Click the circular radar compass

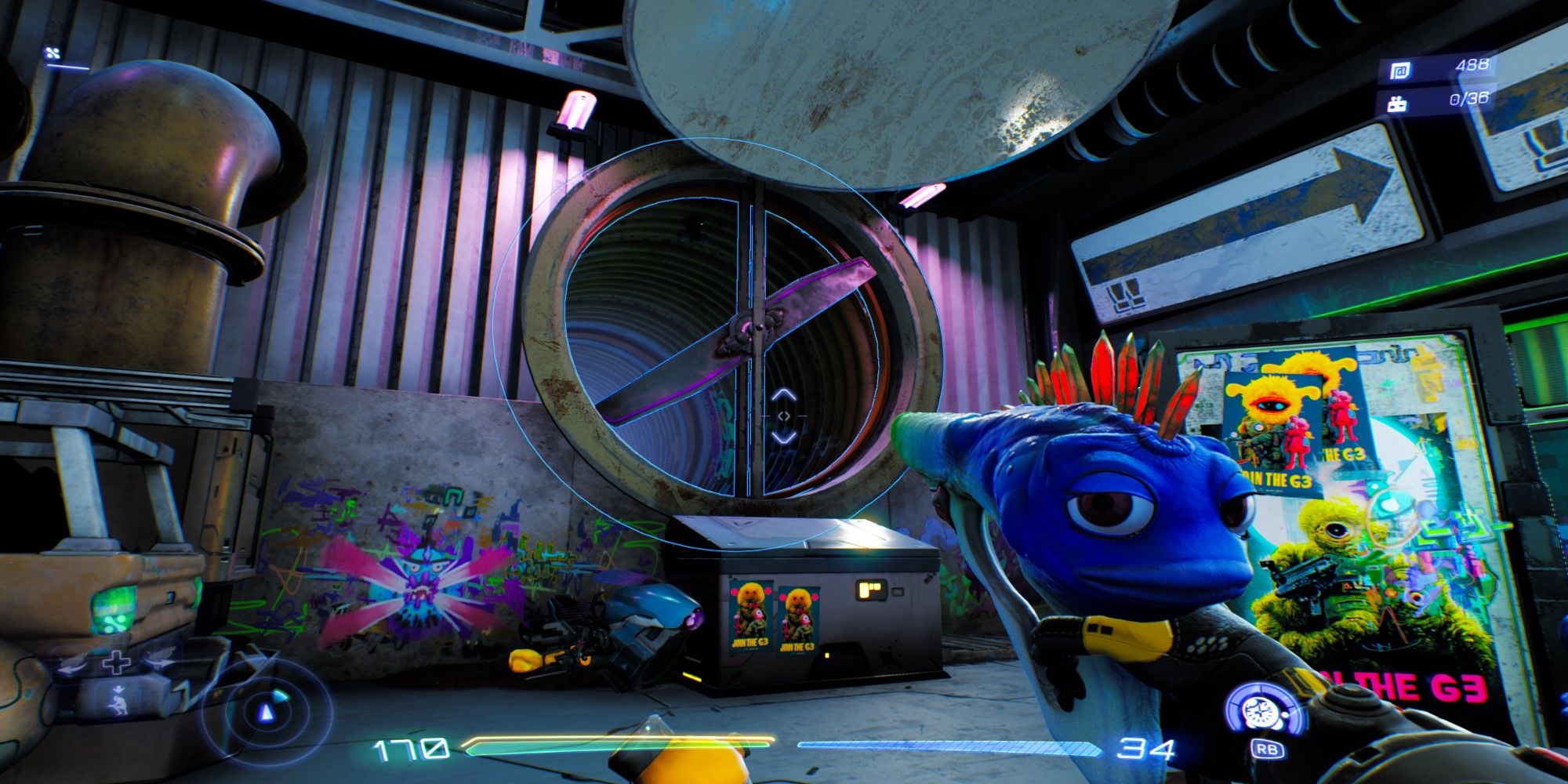coord(267,713)
